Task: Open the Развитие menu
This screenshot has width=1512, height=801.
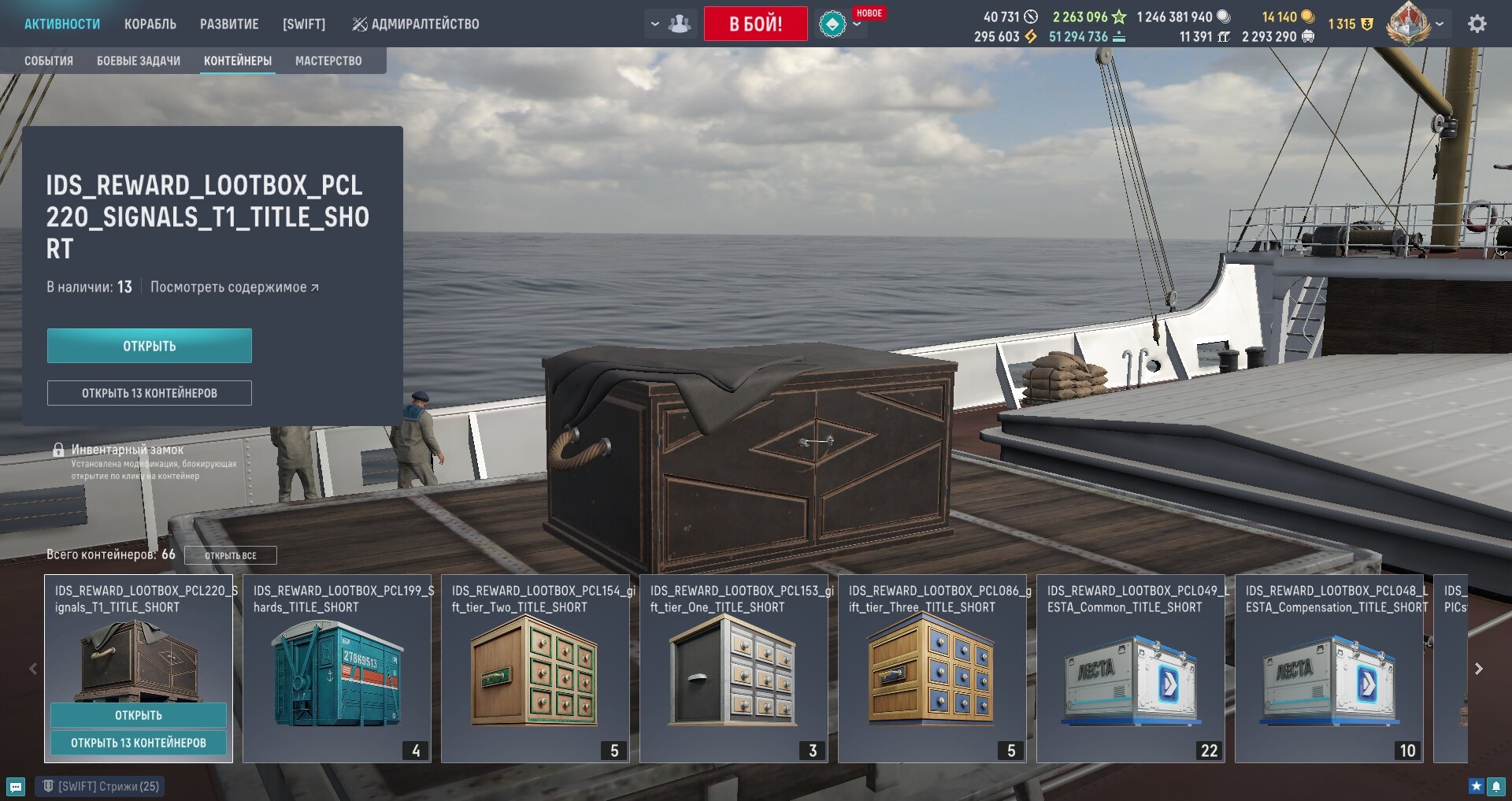Action: click(229, 24)
